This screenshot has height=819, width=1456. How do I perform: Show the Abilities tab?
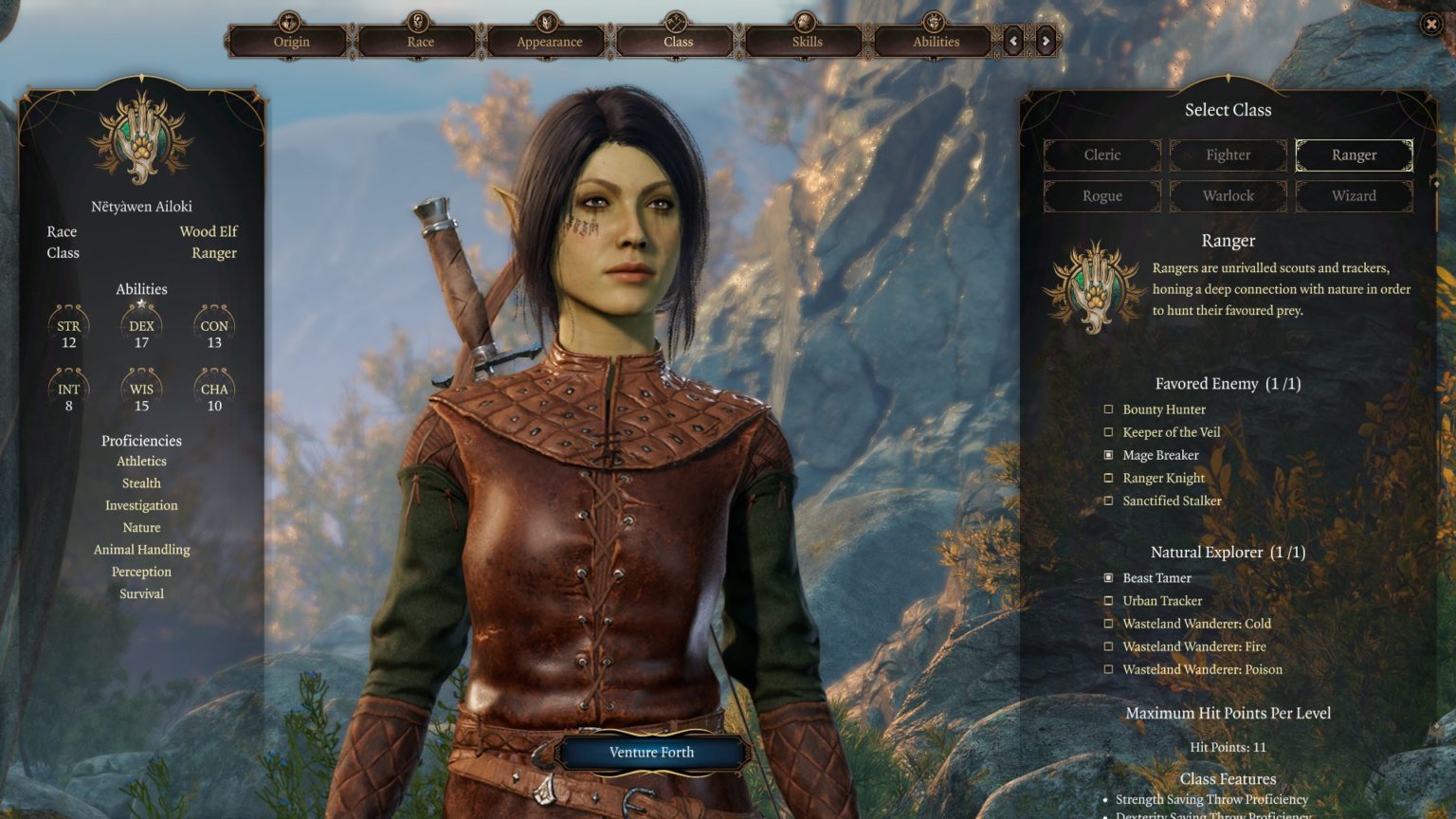936,41
